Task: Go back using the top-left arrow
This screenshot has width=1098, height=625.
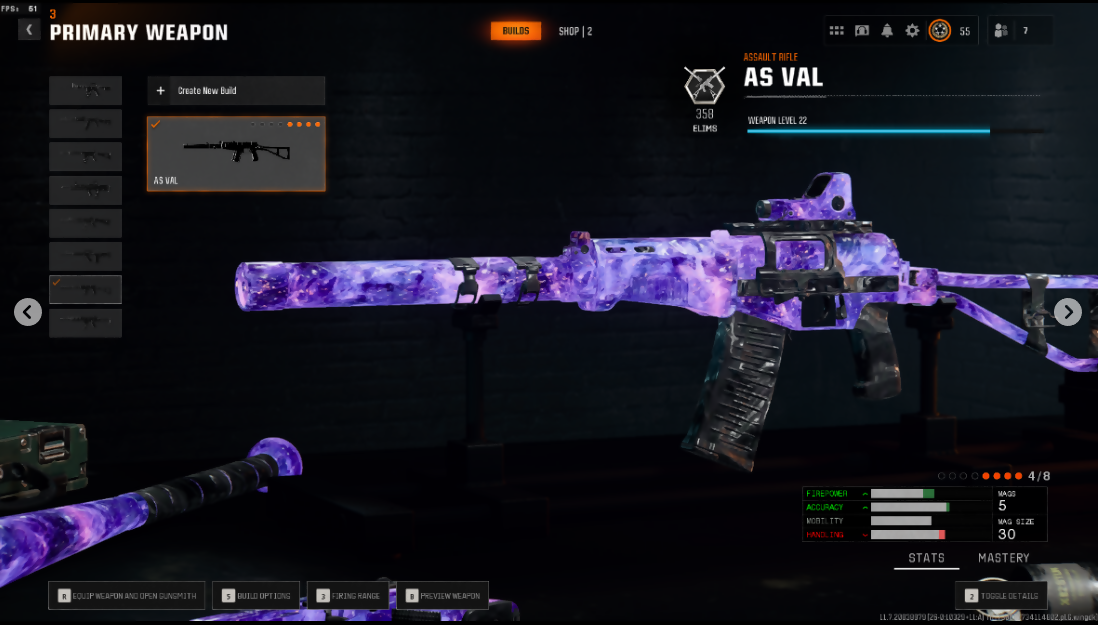Action: click(x=29, y=30)
